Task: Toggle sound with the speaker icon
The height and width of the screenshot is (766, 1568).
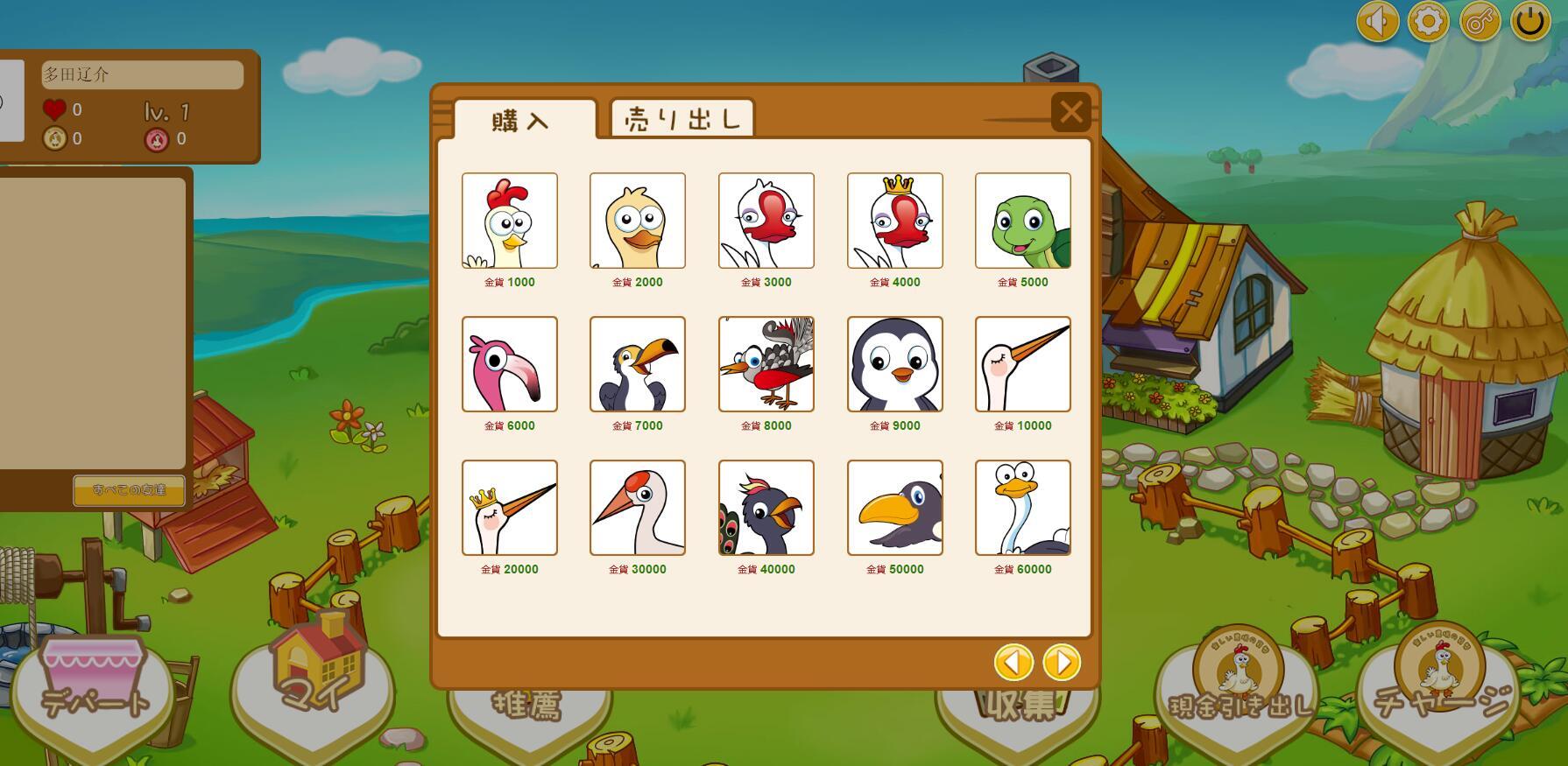Action: (x=1377, y=21)
